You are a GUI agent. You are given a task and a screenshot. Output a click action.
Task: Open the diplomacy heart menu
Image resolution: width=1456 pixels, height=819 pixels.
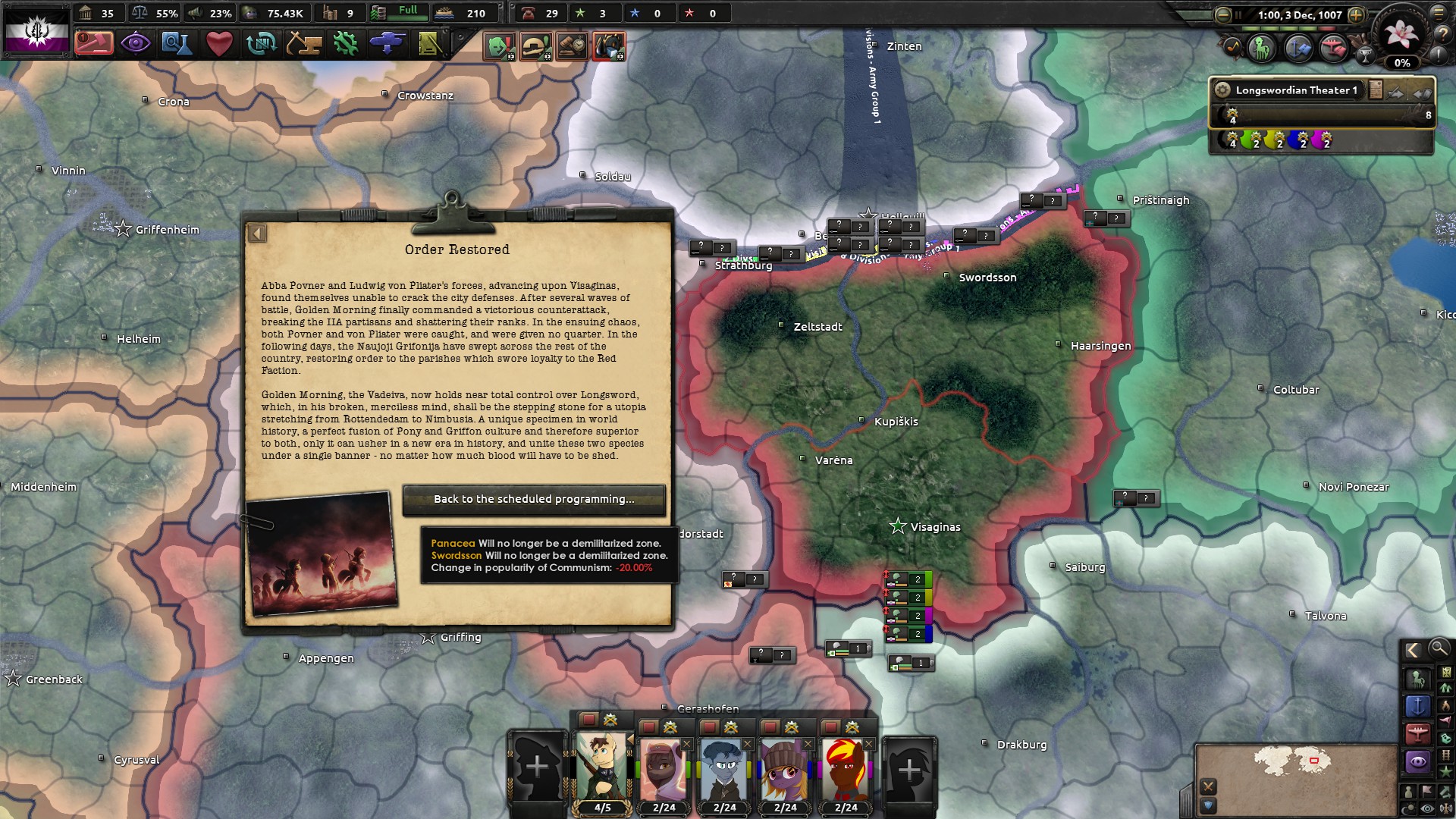(219, 43)
